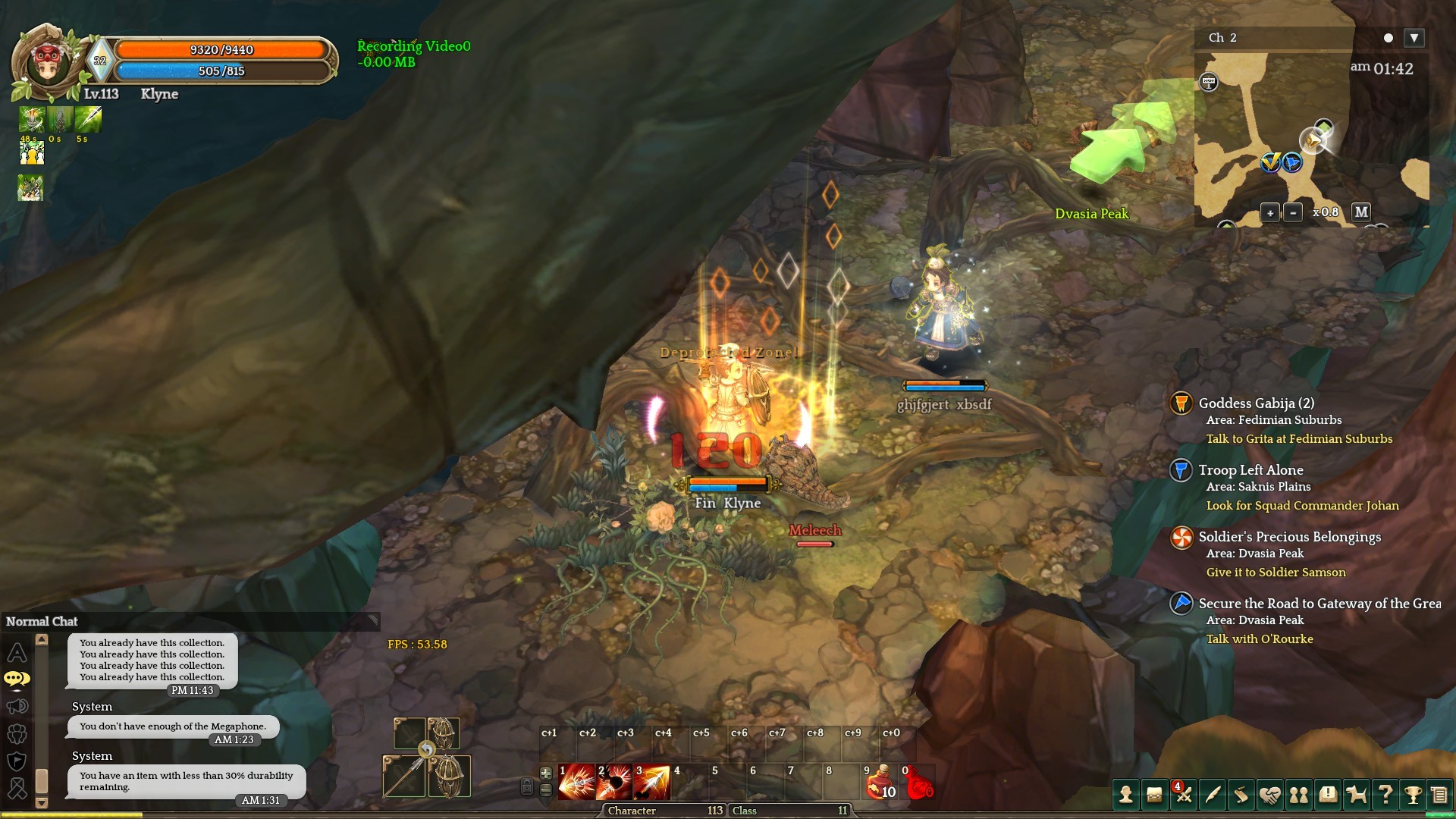The width and height of the screenshot is (1456, 819).
Task: Open the crossed swords skill menu icon
Action: pyautogui.click(x=1184, y=795)
